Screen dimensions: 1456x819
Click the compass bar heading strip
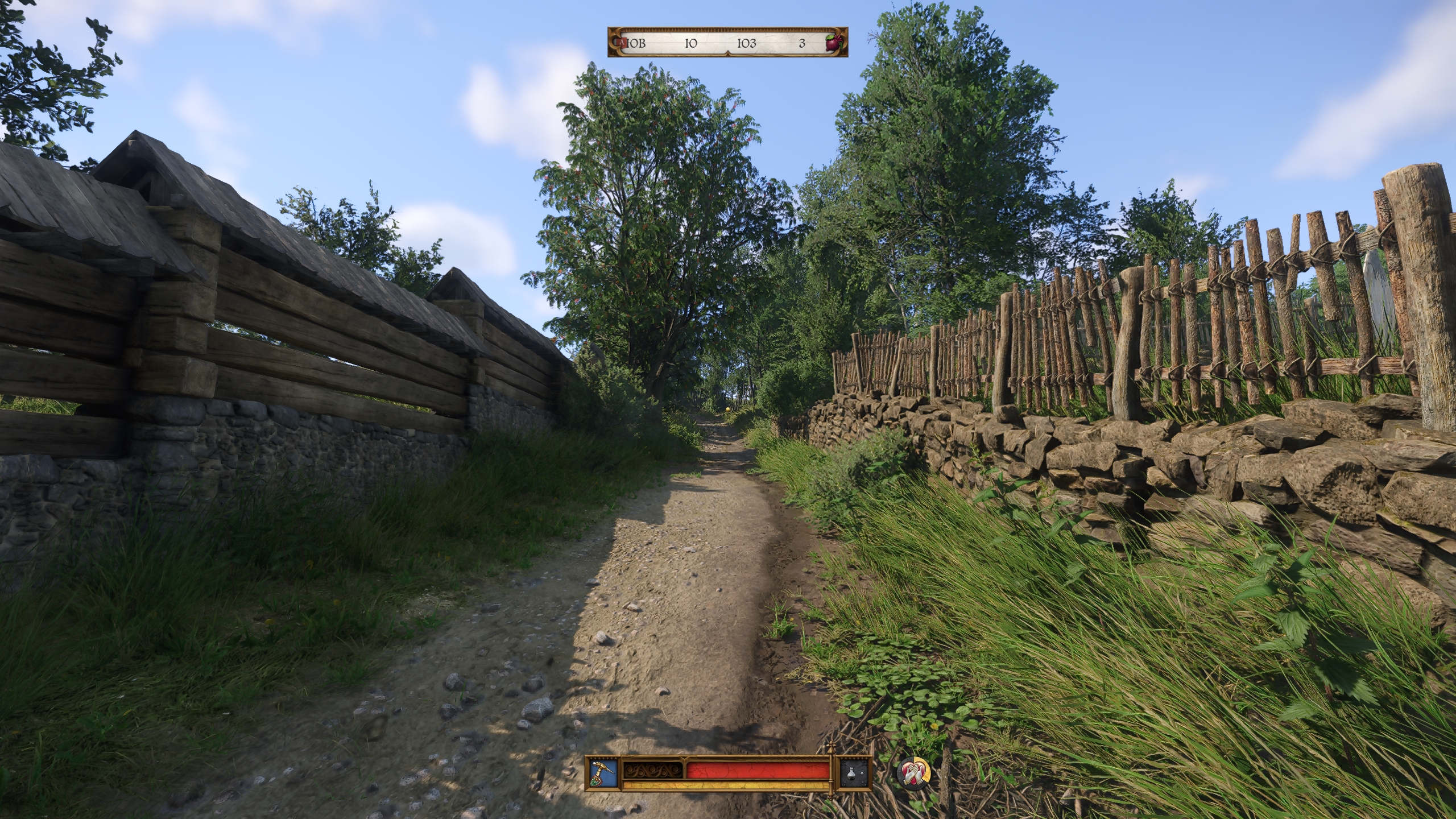727,43
